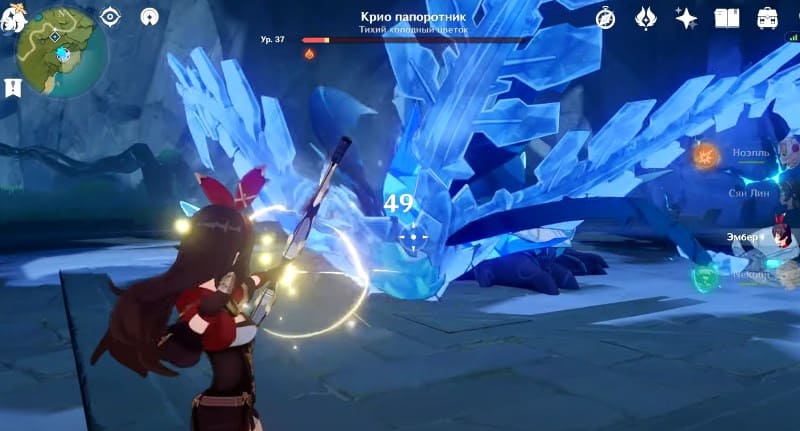Open the four-pointed star wish icon
The image size is (800, 431).
coord(686,18)
